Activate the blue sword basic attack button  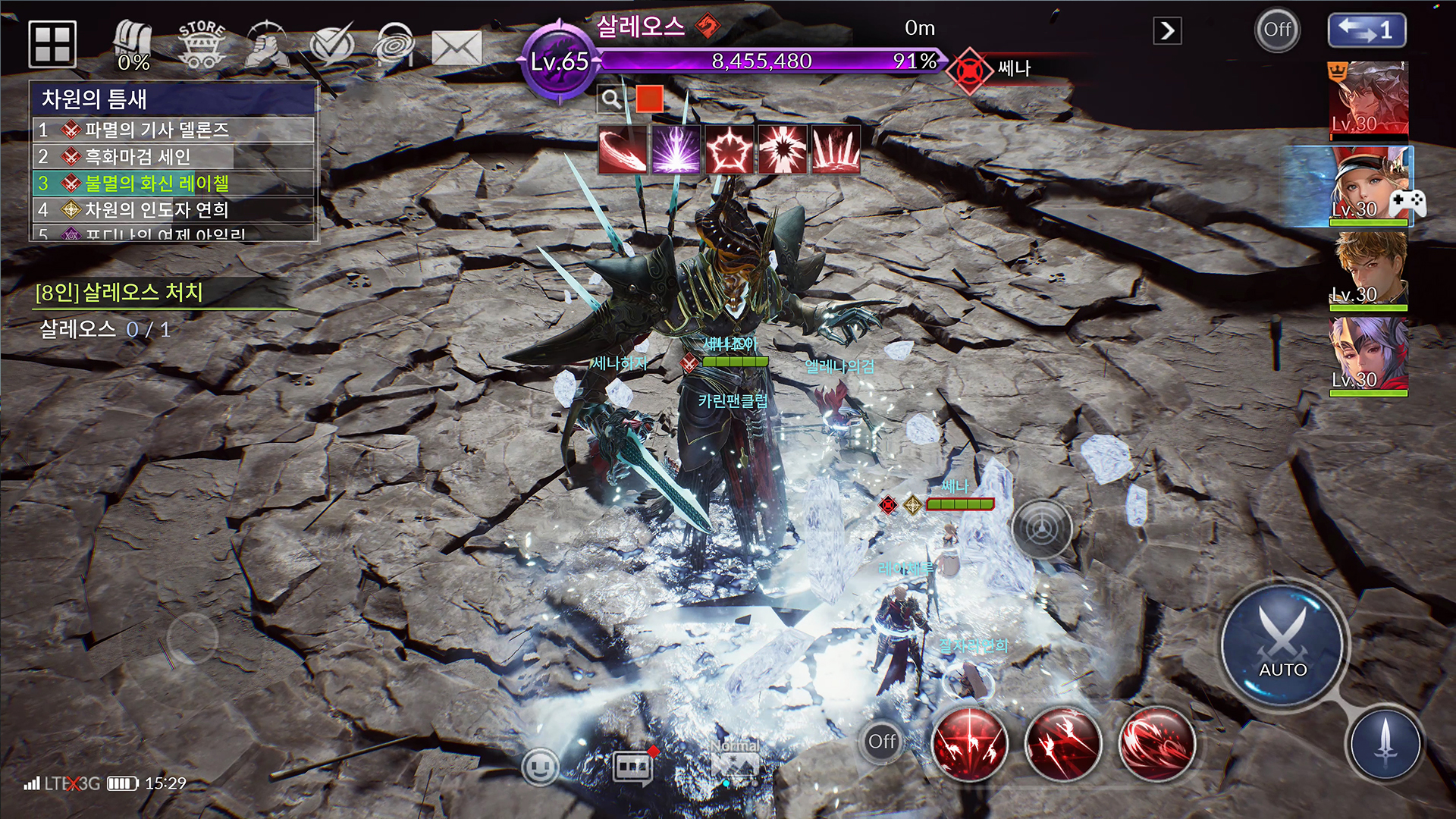[x=1385, y=743]
